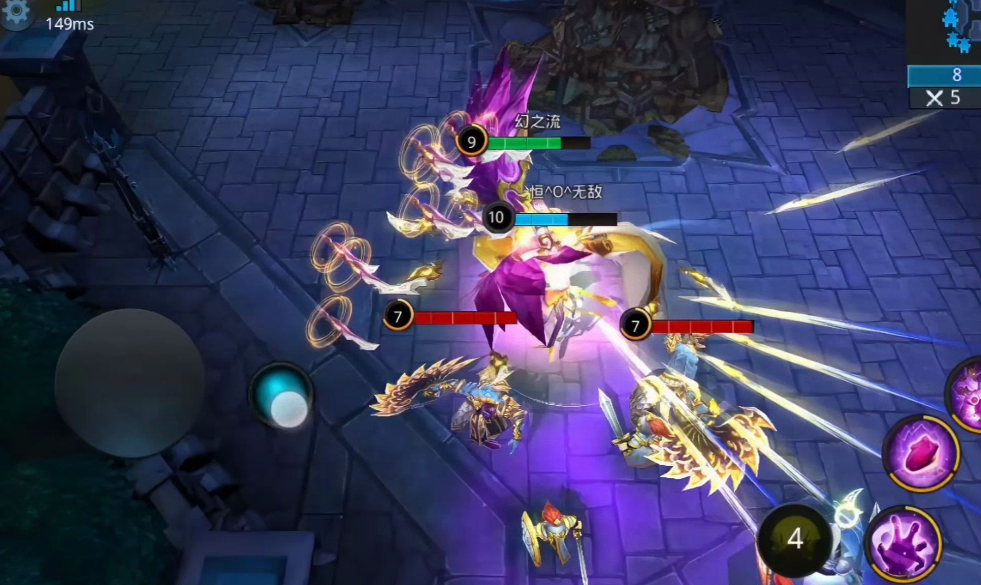Trigger the partly hidden purple ability icon
The image size is (981, 585).
[x=967, y=392]
